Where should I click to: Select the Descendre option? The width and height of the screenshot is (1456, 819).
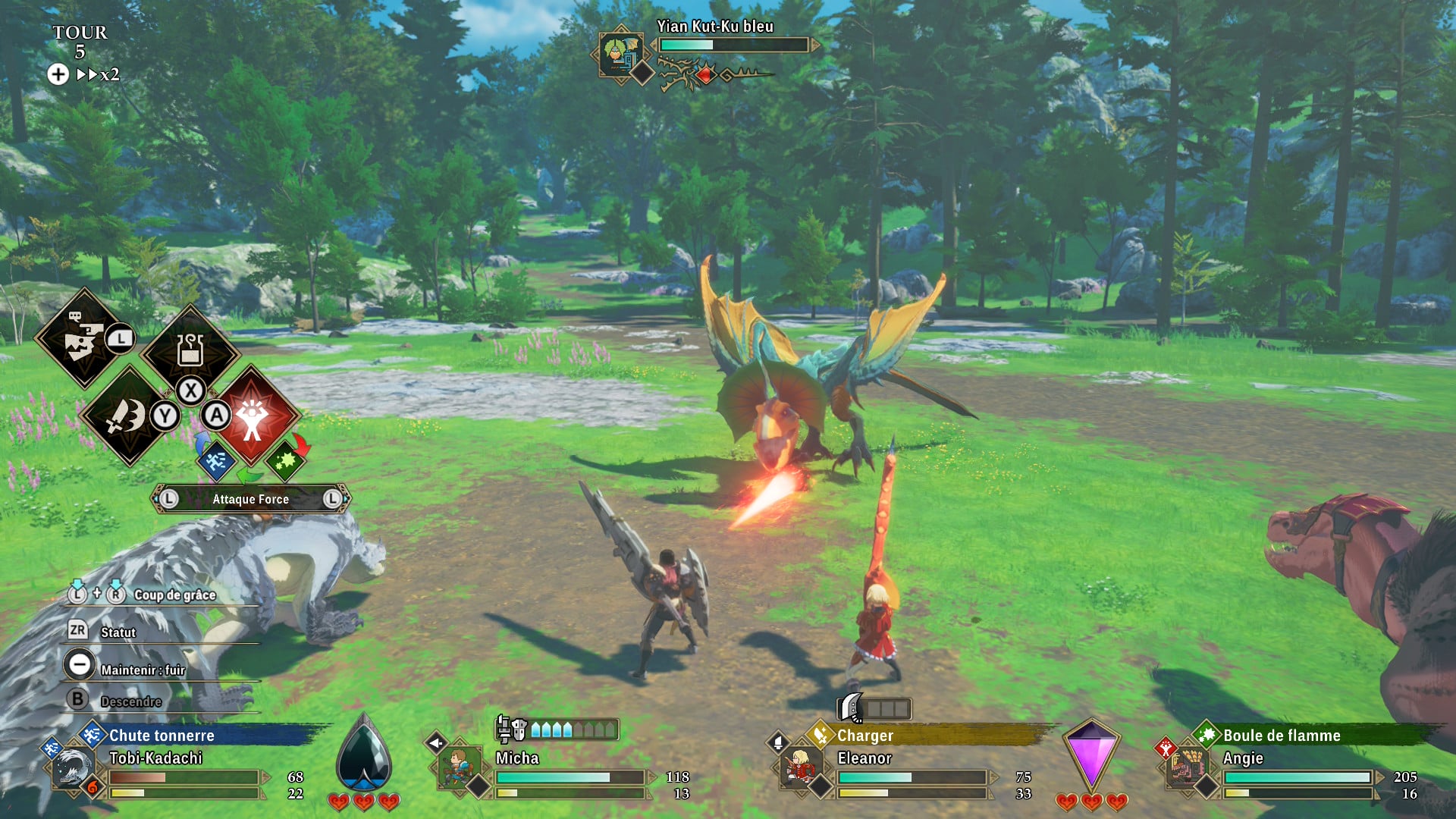click(130, 701)
